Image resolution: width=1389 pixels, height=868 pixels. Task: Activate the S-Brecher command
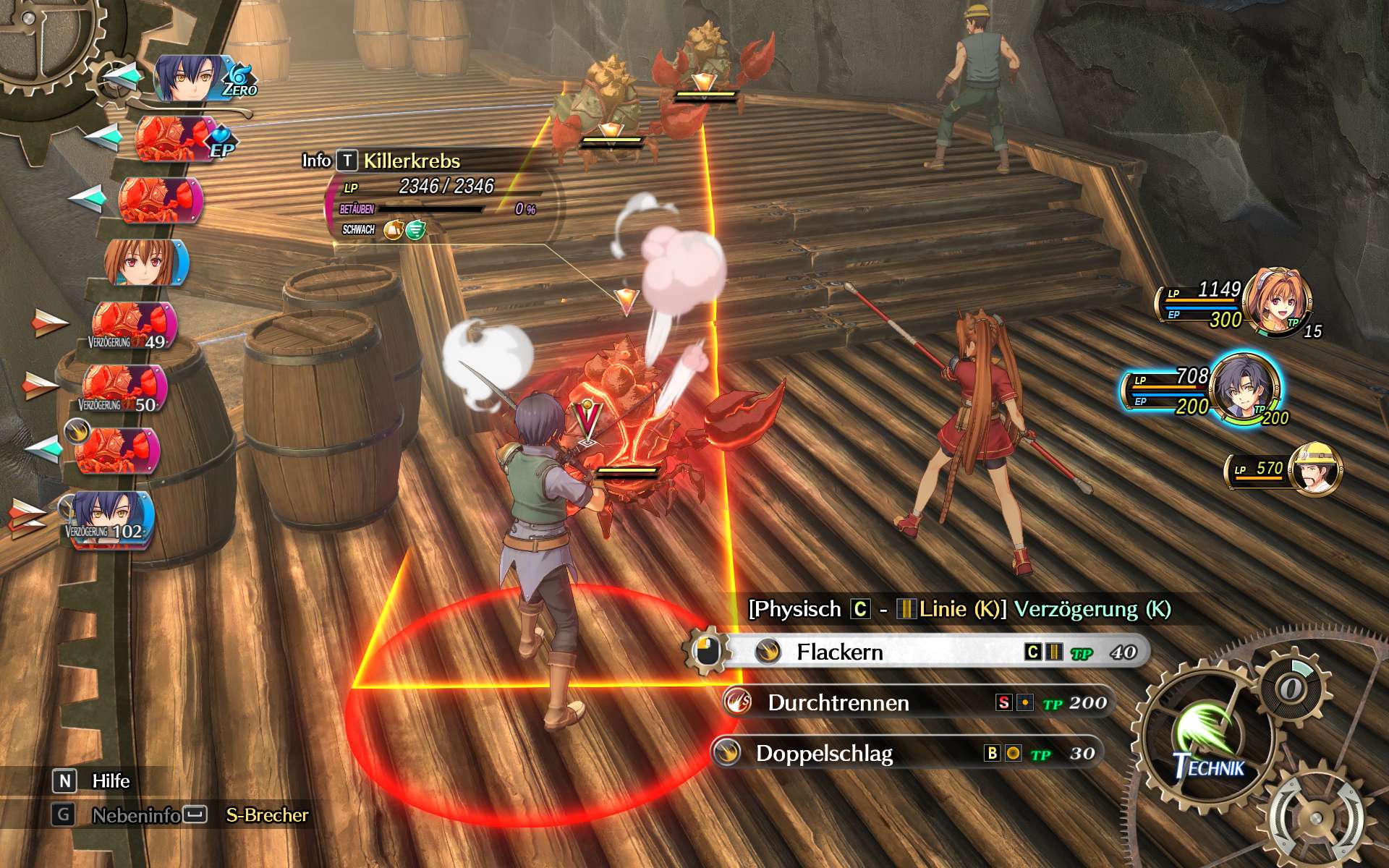[267, 815]
